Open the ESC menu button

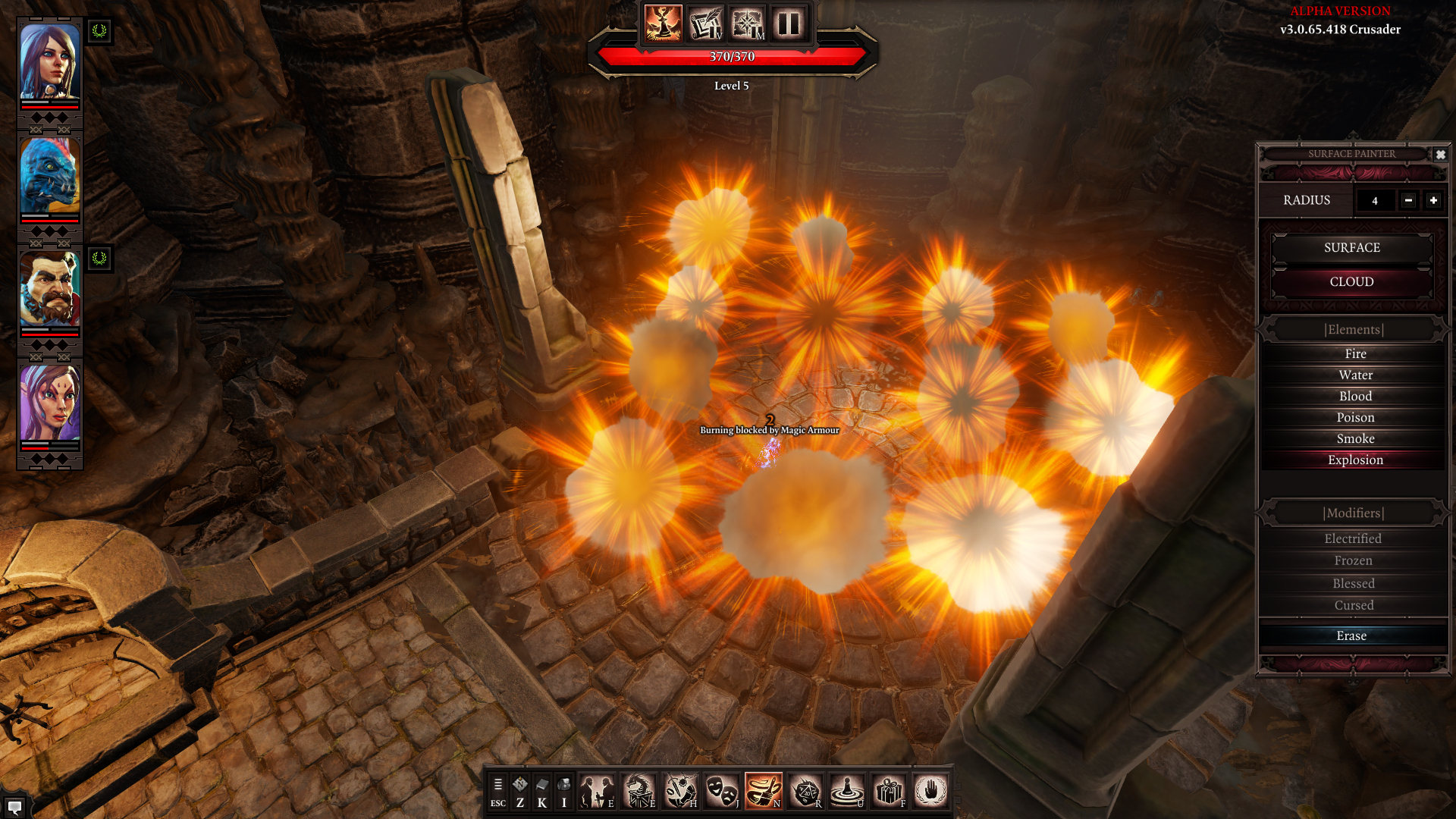(497, 792)
